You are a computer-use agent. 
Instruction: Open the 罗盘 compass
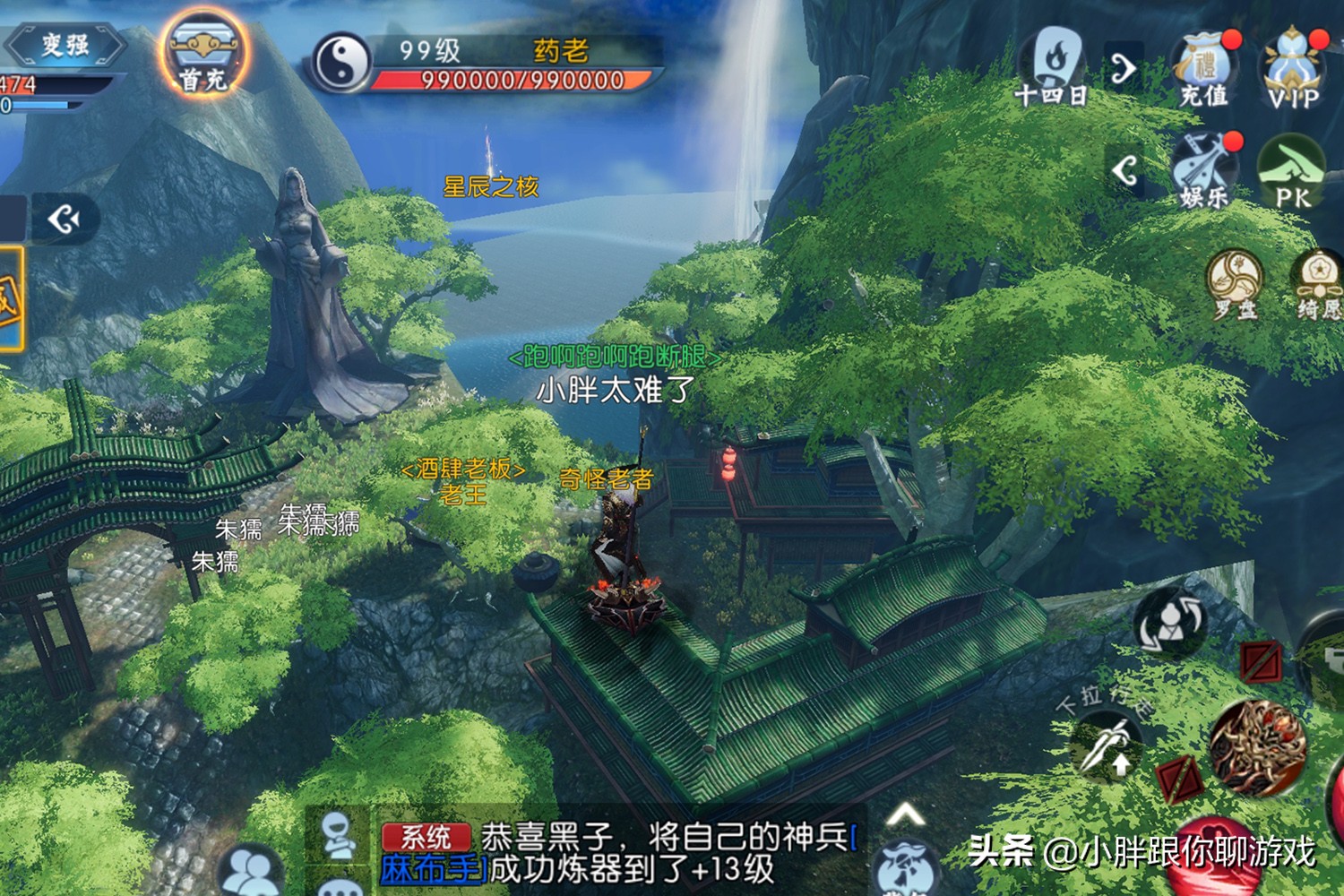coord(1235,283)
